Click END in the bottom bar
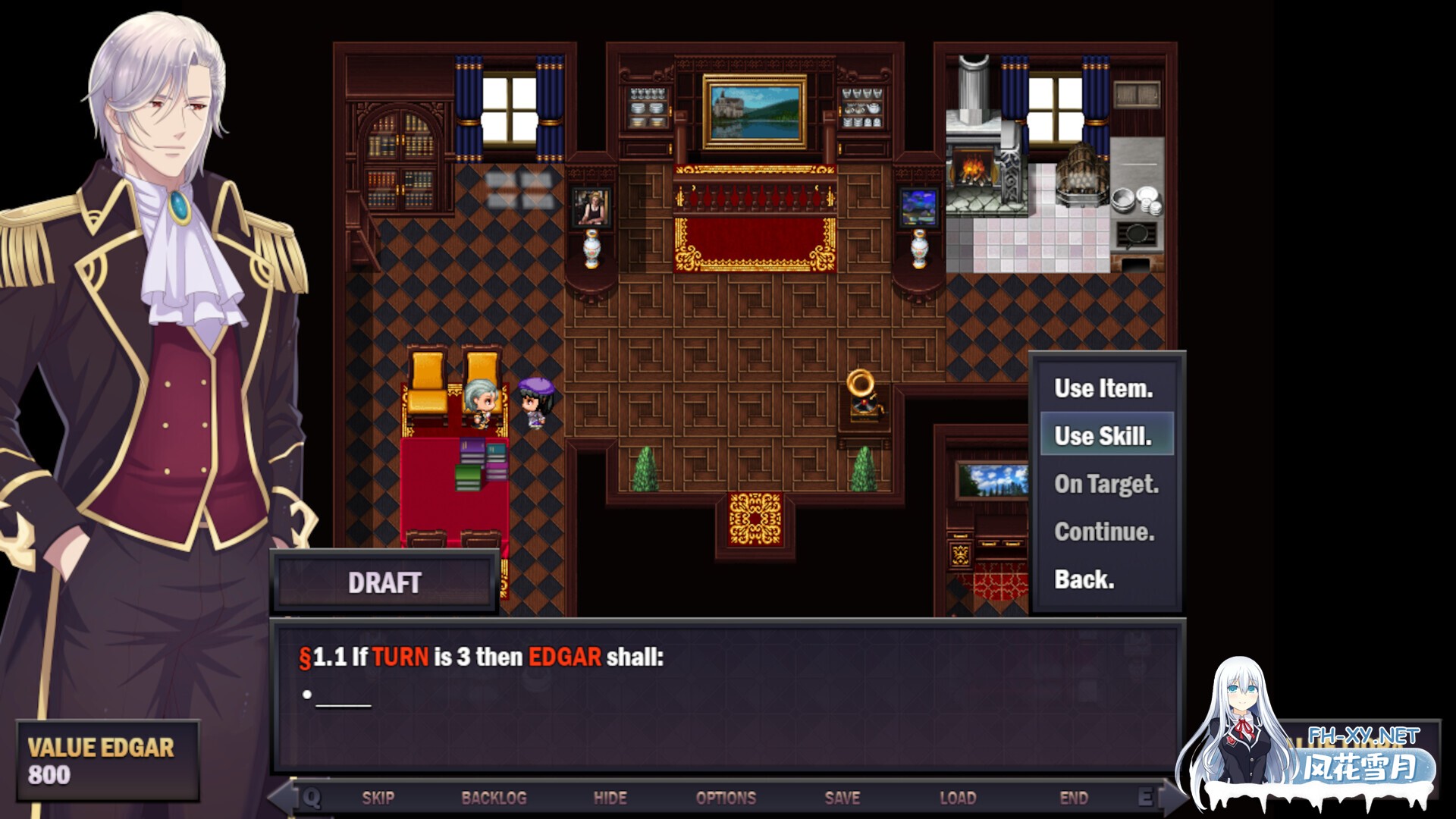 pyautogui.click(x=1073, y=798)
